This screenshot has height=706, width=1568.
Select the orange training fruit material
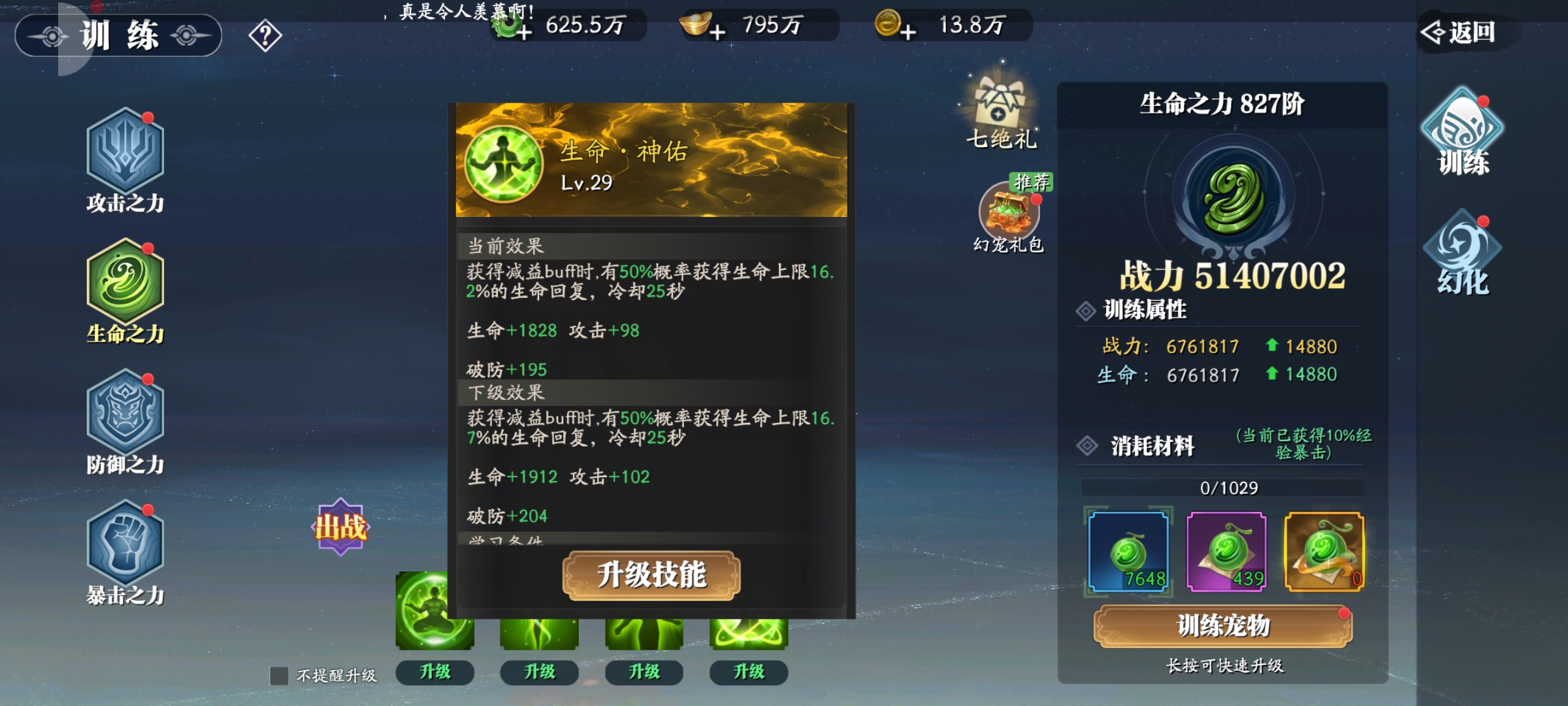pos(1324,552)
